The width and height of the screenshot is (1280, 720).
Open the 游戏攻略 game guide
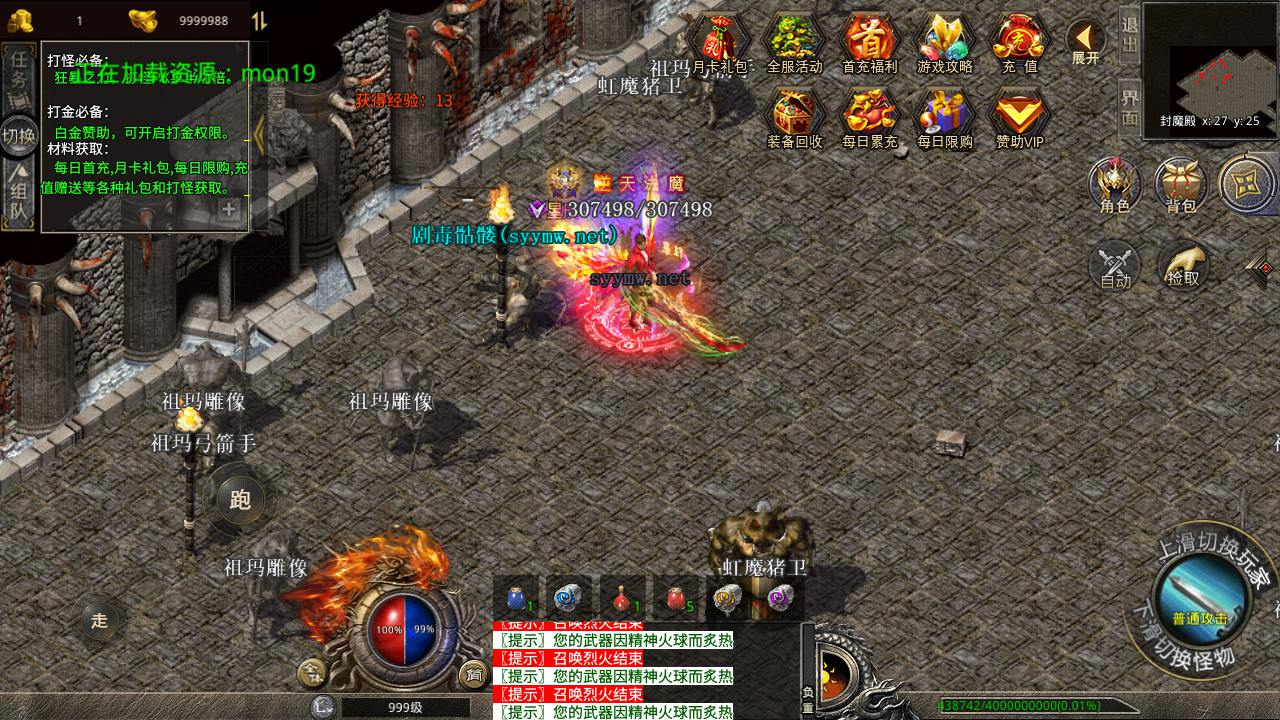pos(944,42)
